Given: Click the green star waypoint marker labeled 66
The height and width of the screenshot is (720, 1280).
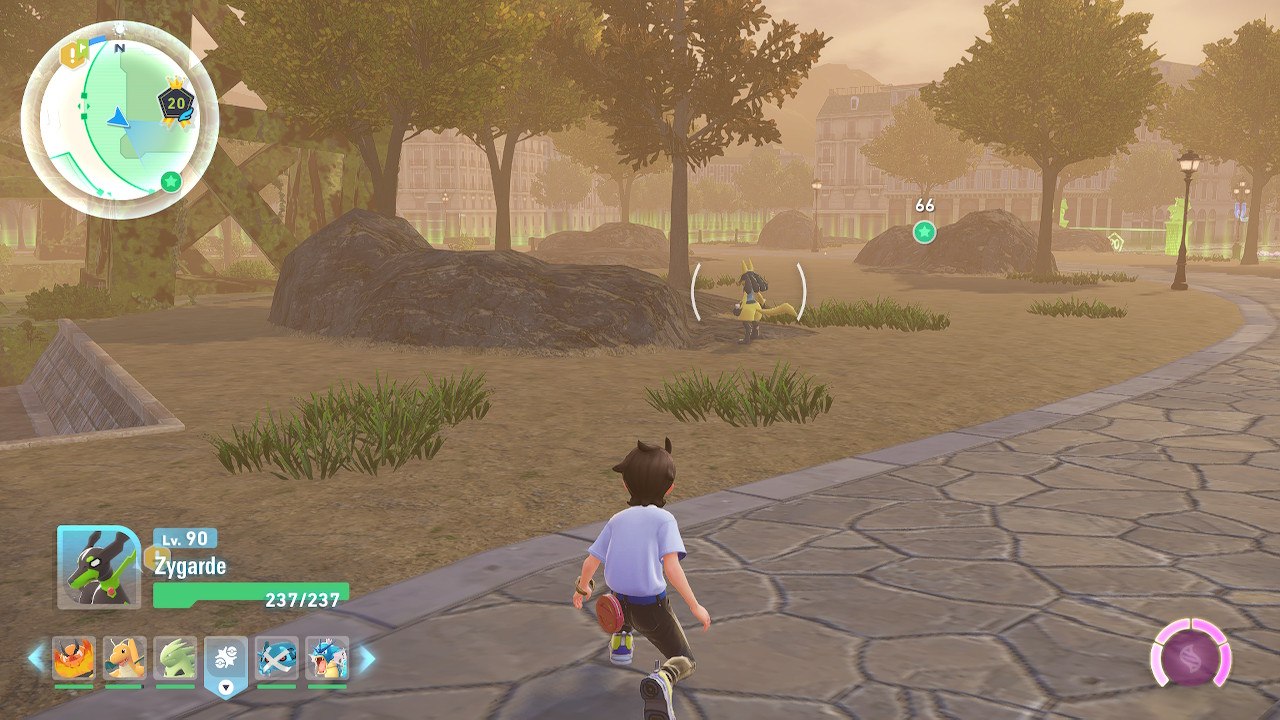Looking at the screenshot, I should [924, 232].
